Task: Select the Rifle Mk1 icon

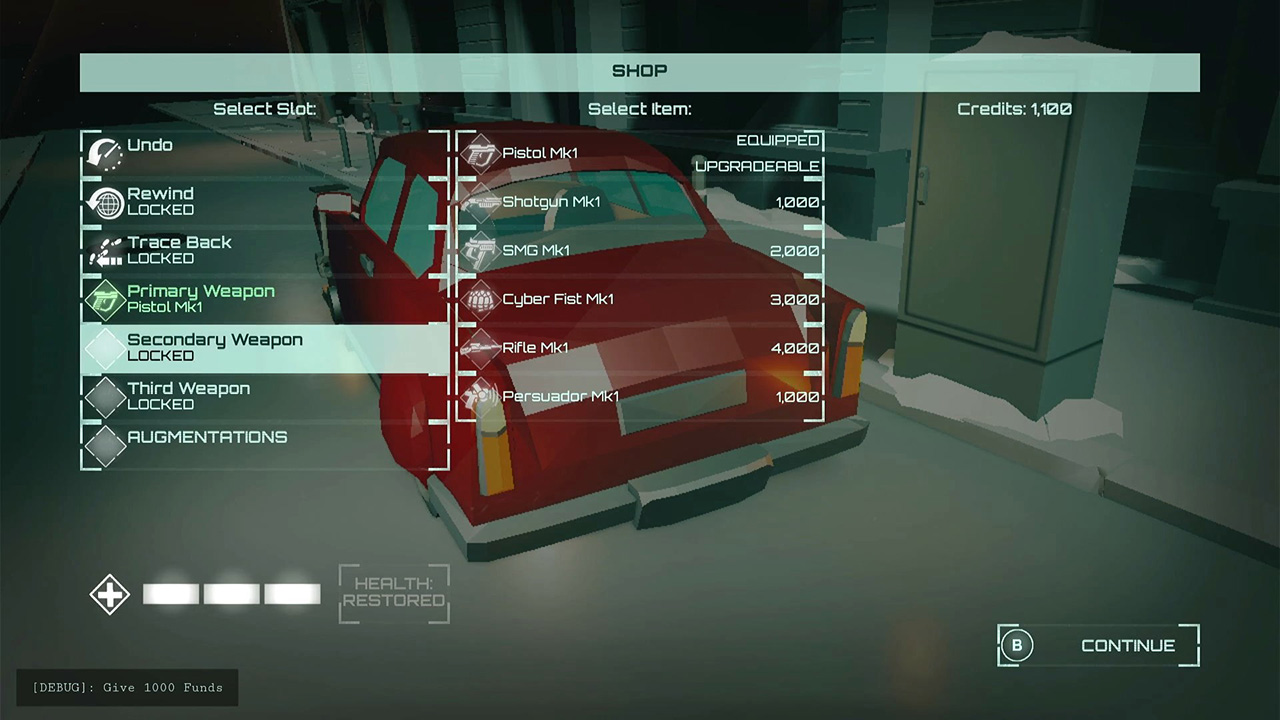Action: pos(479,348)
